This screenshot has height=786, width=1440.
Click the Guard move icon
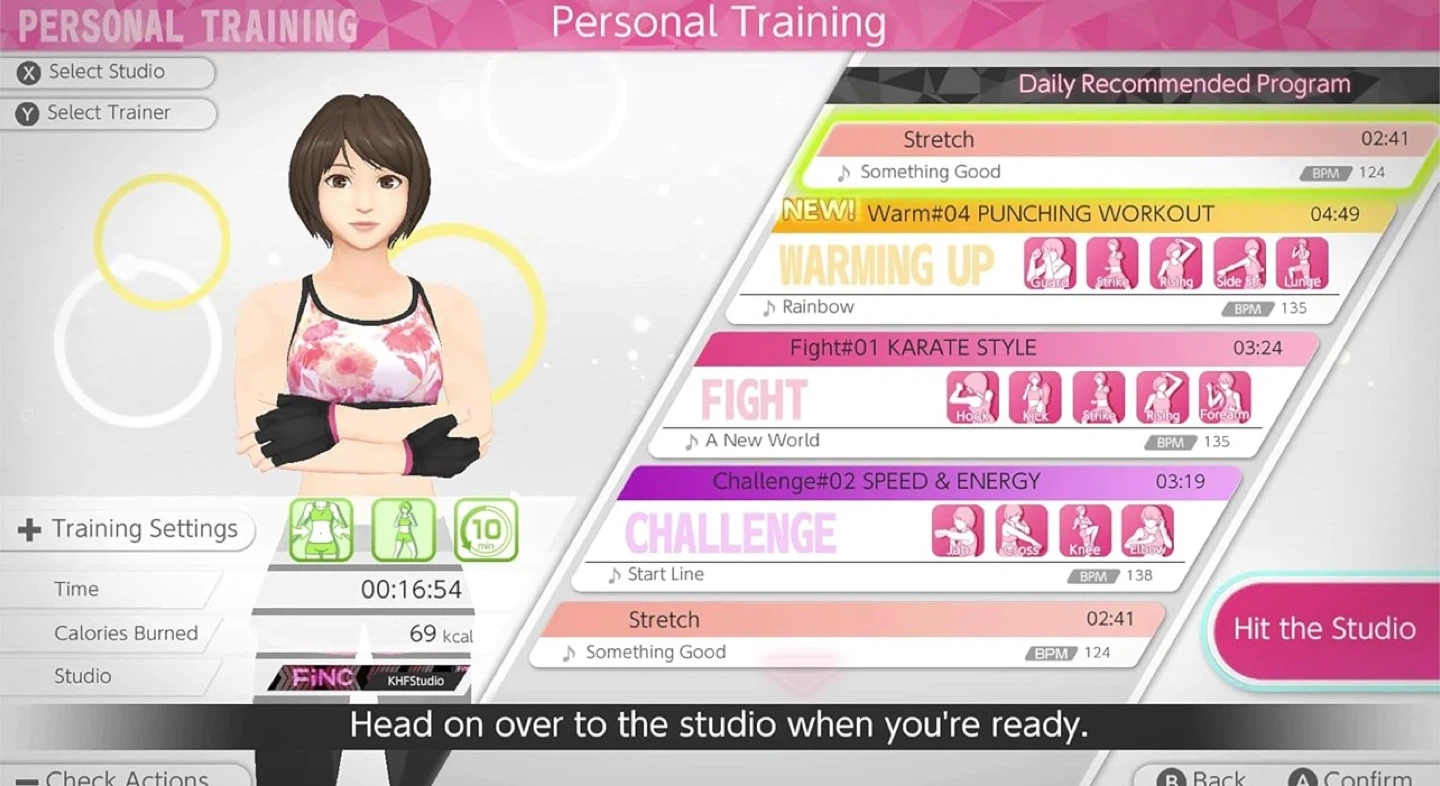[x=1050, y=264]
